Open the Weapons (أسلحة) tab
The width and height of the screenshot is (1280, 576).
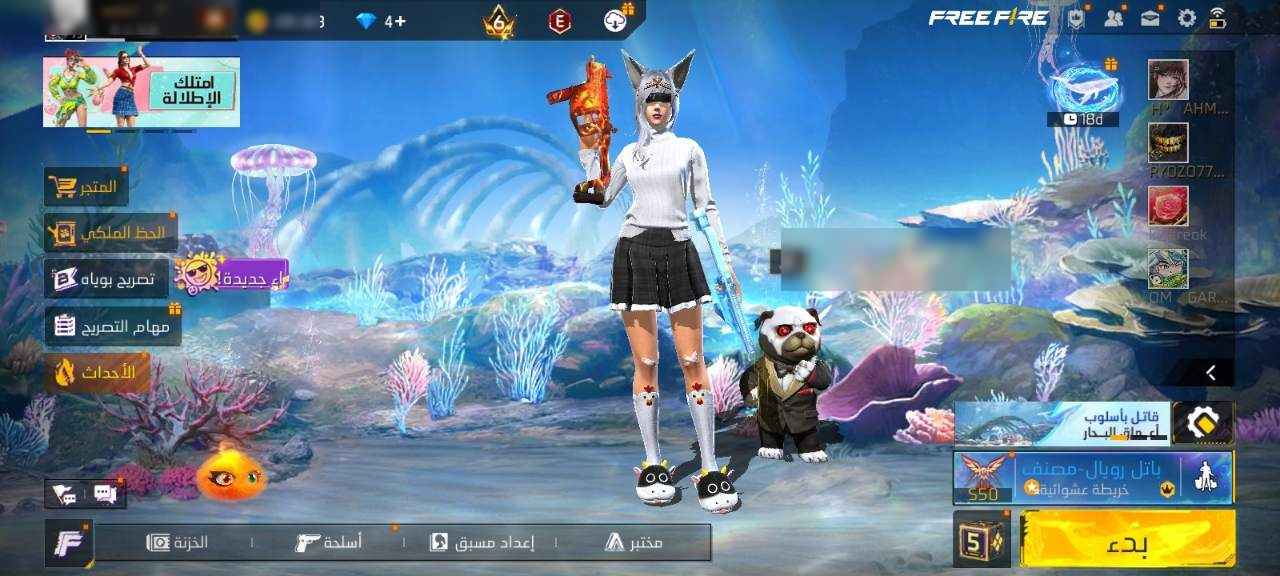pyautogui.click(x=329, y=542)
